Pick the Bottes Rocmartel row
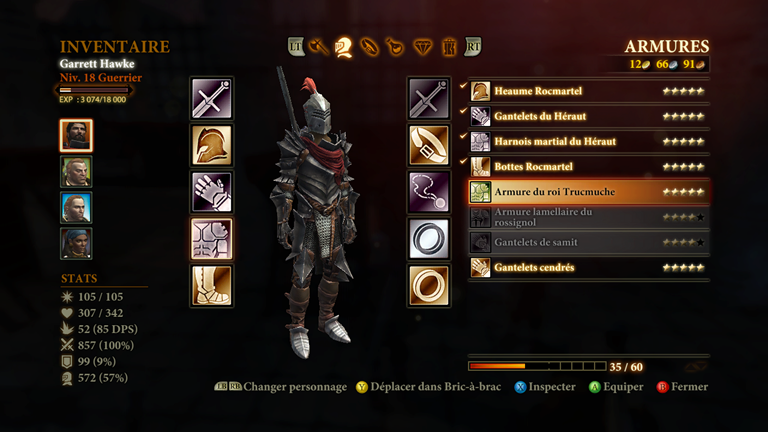Viewport: 768px width, 432px height. 588,166
